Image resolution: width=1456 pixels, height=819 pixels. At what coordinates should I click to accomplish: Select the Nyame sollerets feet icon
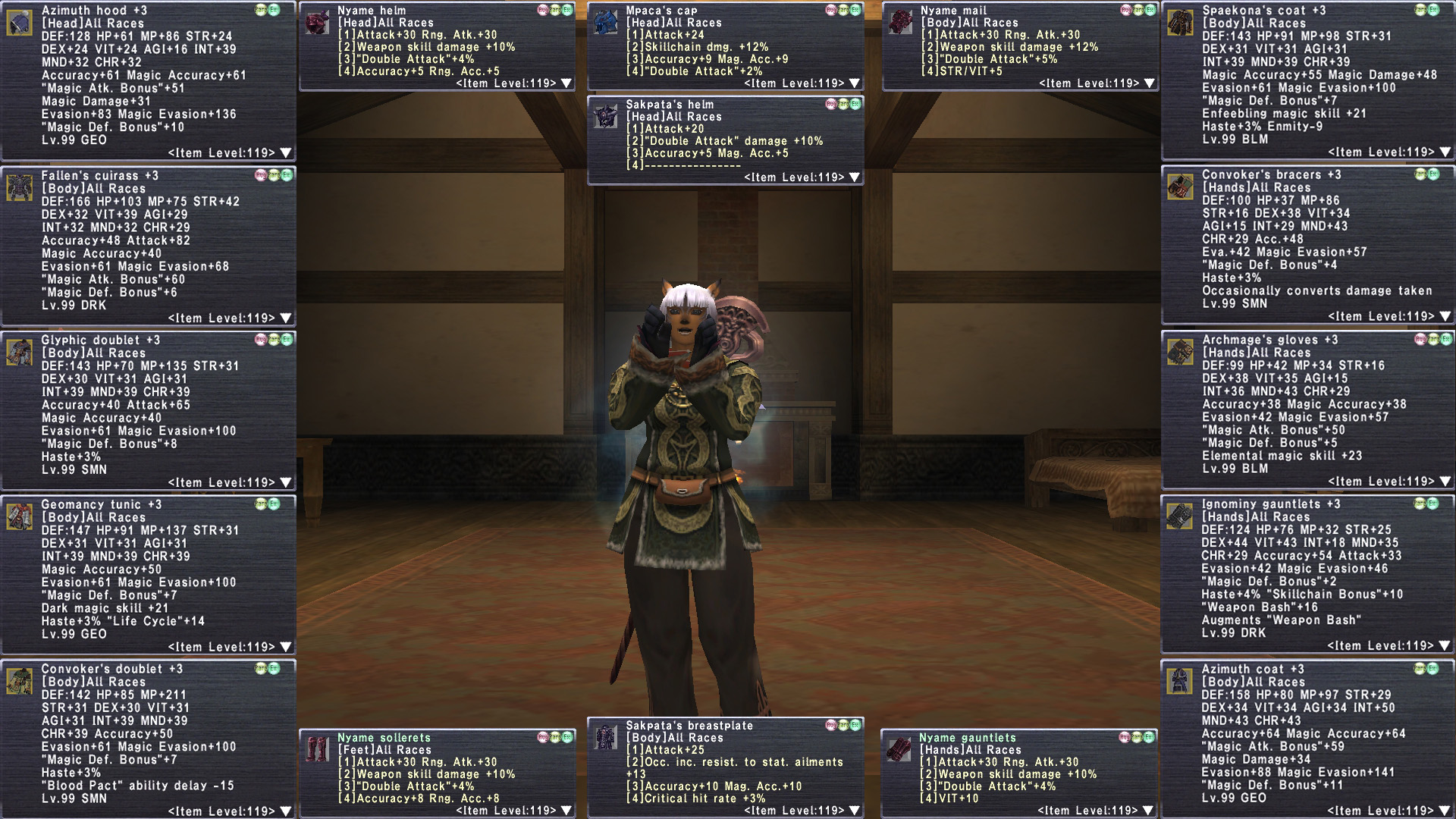pos(316,749)
